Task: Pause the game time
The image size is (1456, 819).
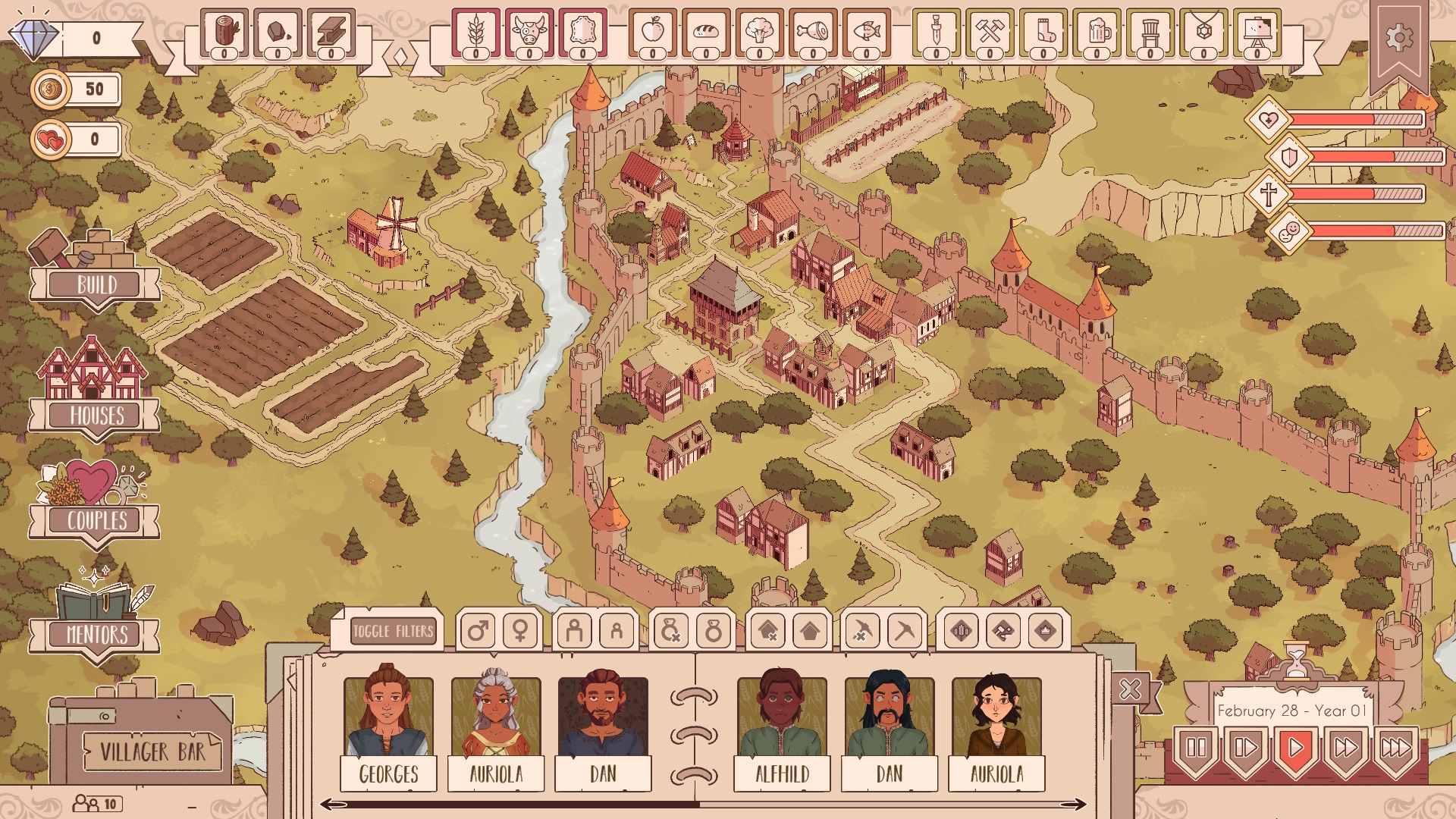Action: point(1196,748)
